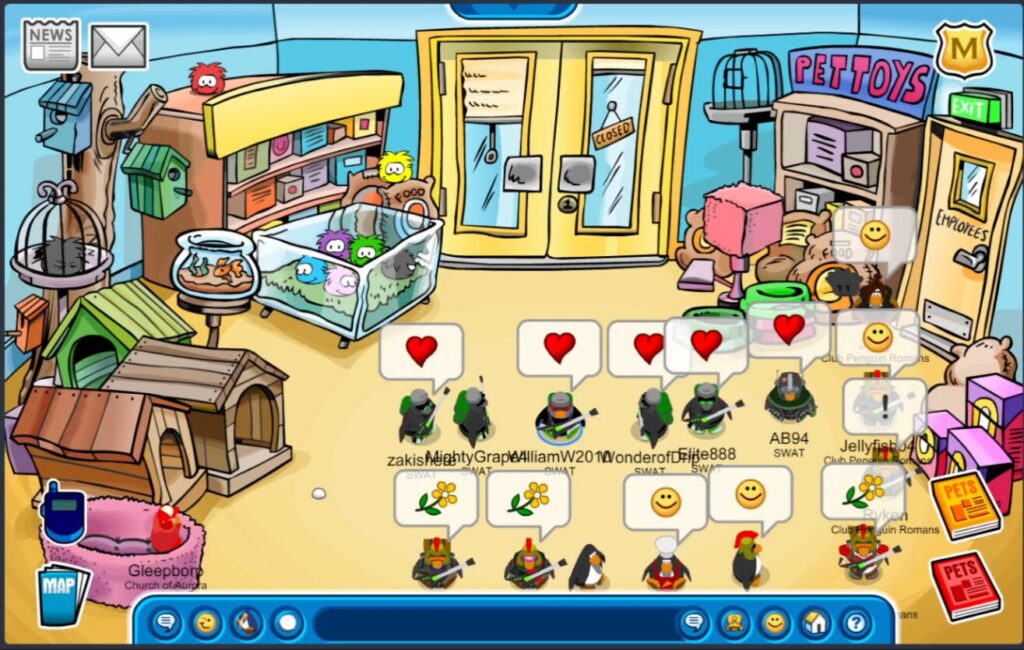
Task: Show the winking emote menu
Action: point(207,624)
